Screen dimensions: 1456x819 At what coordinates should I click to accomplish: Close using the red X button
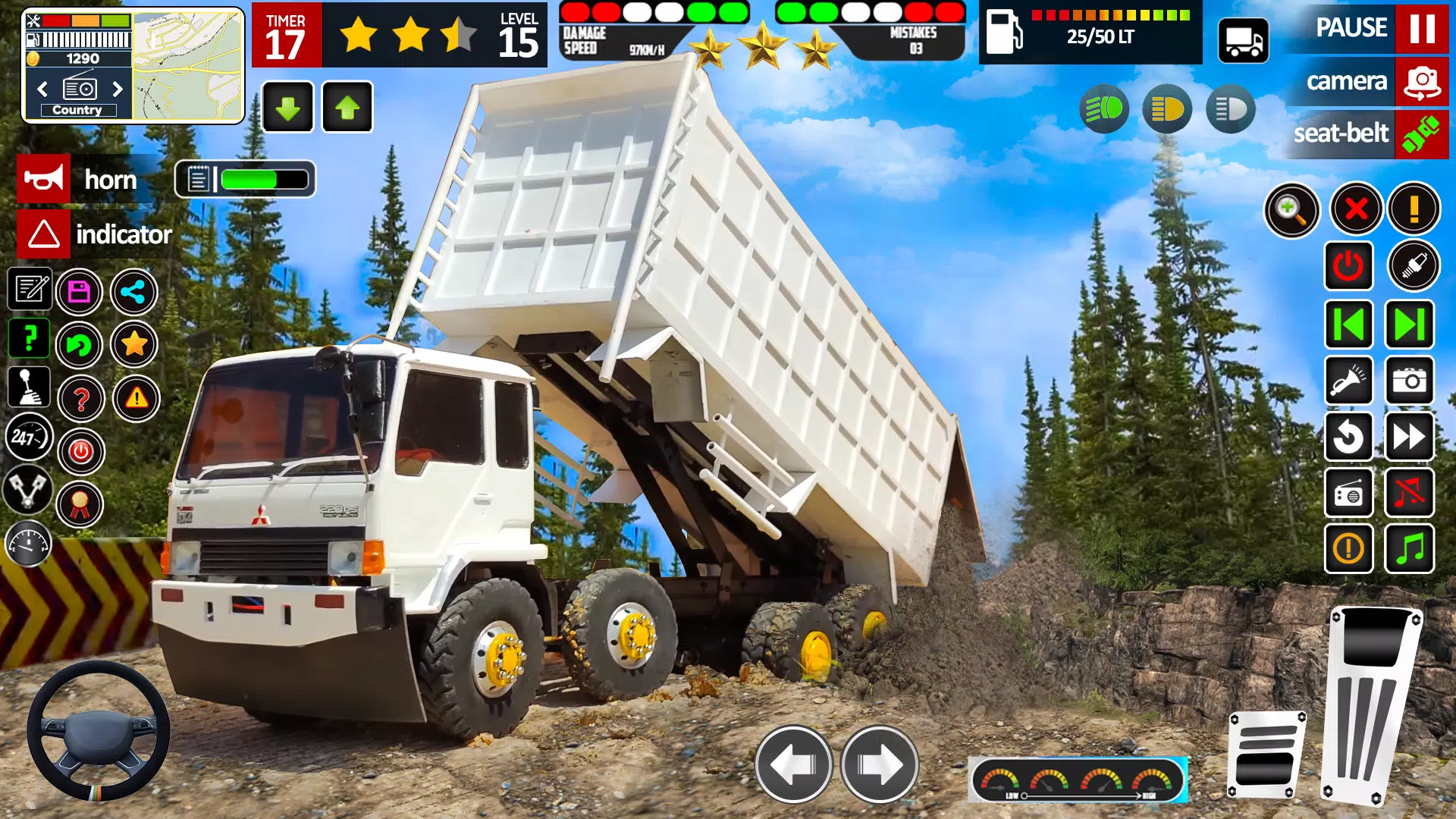point(1356,209)
